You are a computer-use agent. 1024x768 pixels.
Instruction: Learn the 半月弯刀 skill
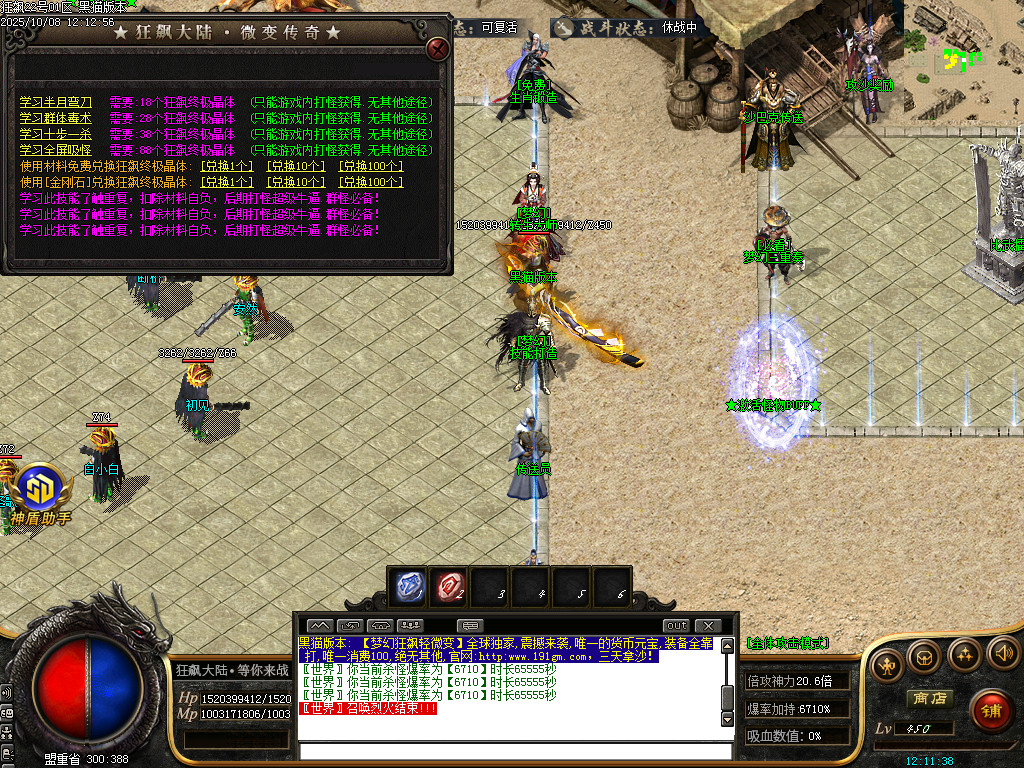click(56, 102)
